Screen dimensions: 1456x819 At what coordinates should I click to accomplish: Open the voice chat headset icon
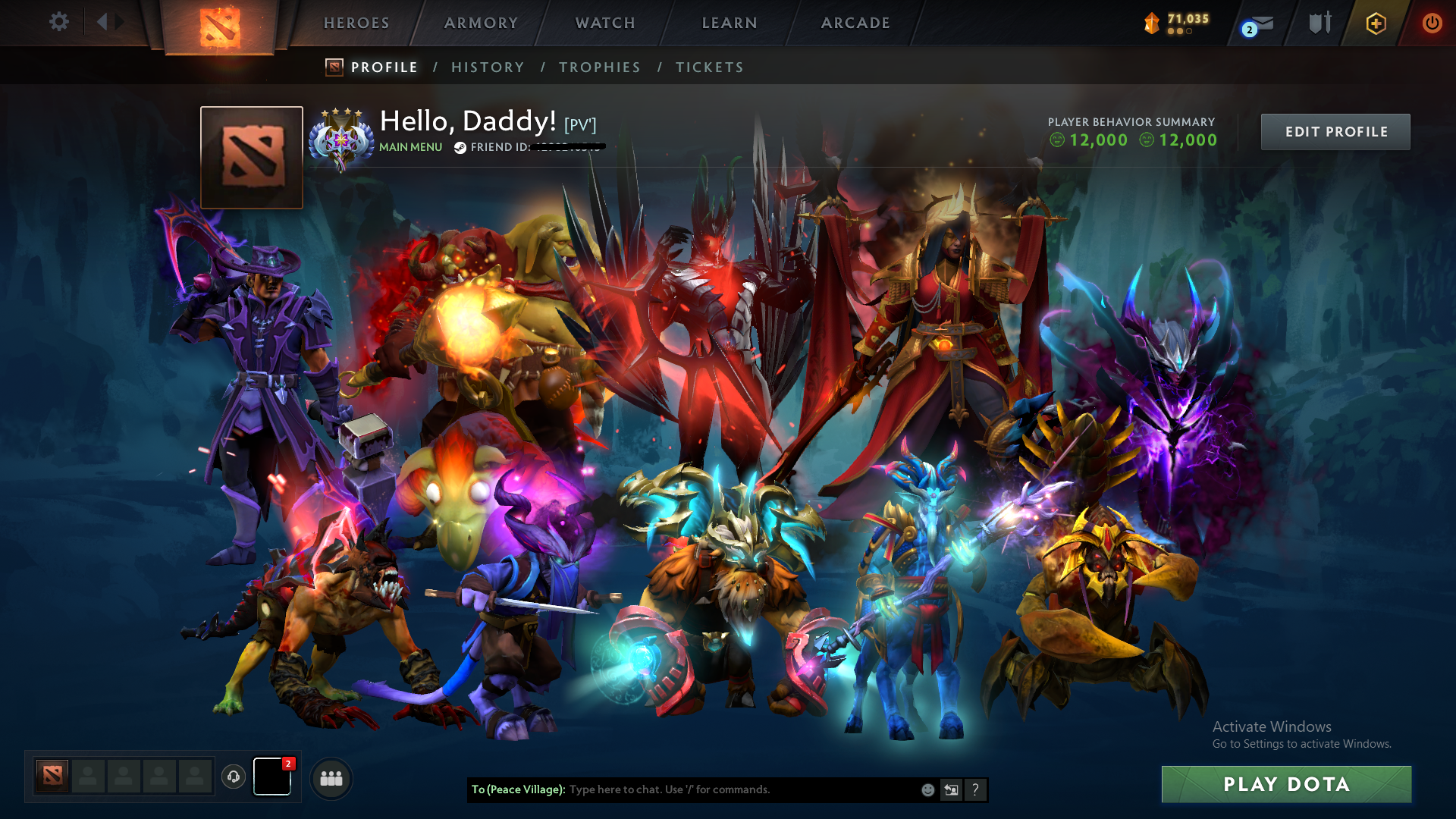234,777
